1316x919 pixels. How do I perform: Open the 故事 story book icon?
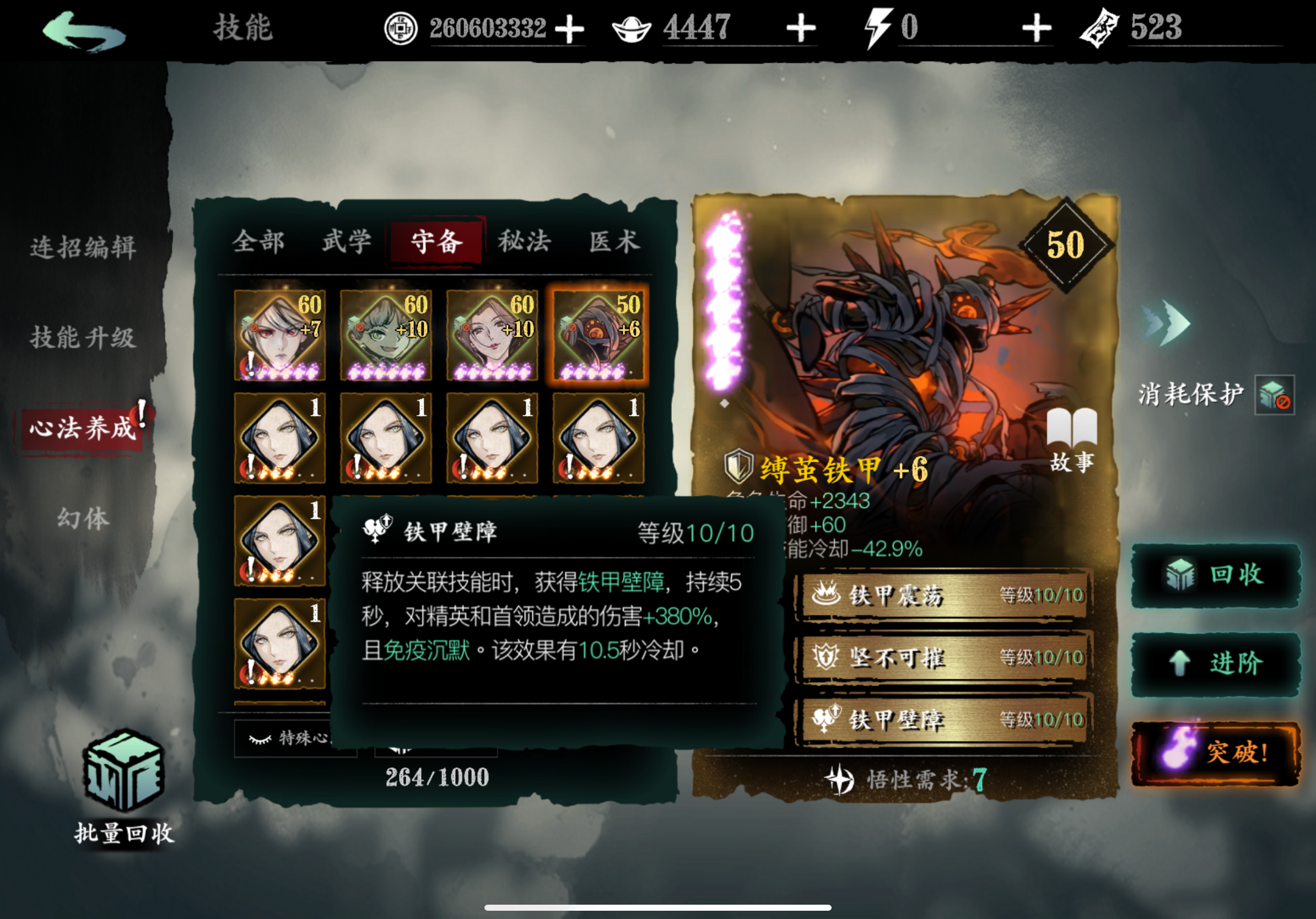[1073, 427]
